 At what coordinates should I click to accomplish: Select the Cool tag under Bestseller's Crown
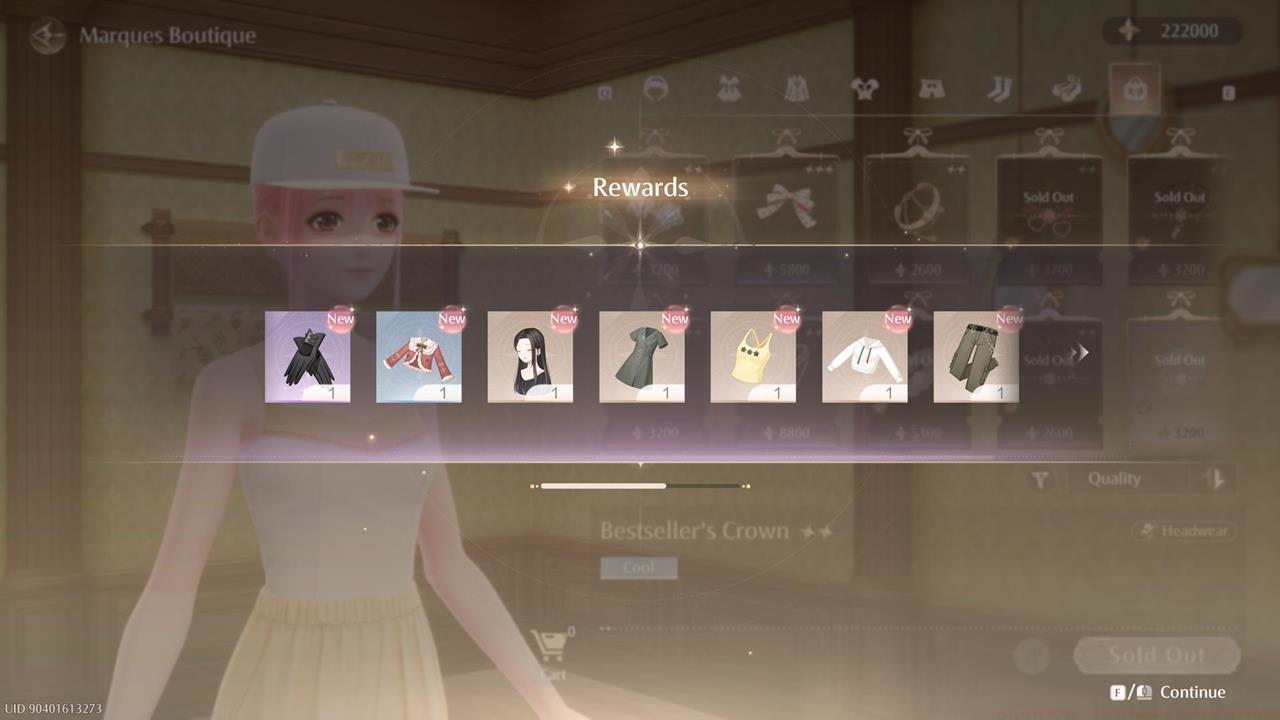[x=639, y=567]
